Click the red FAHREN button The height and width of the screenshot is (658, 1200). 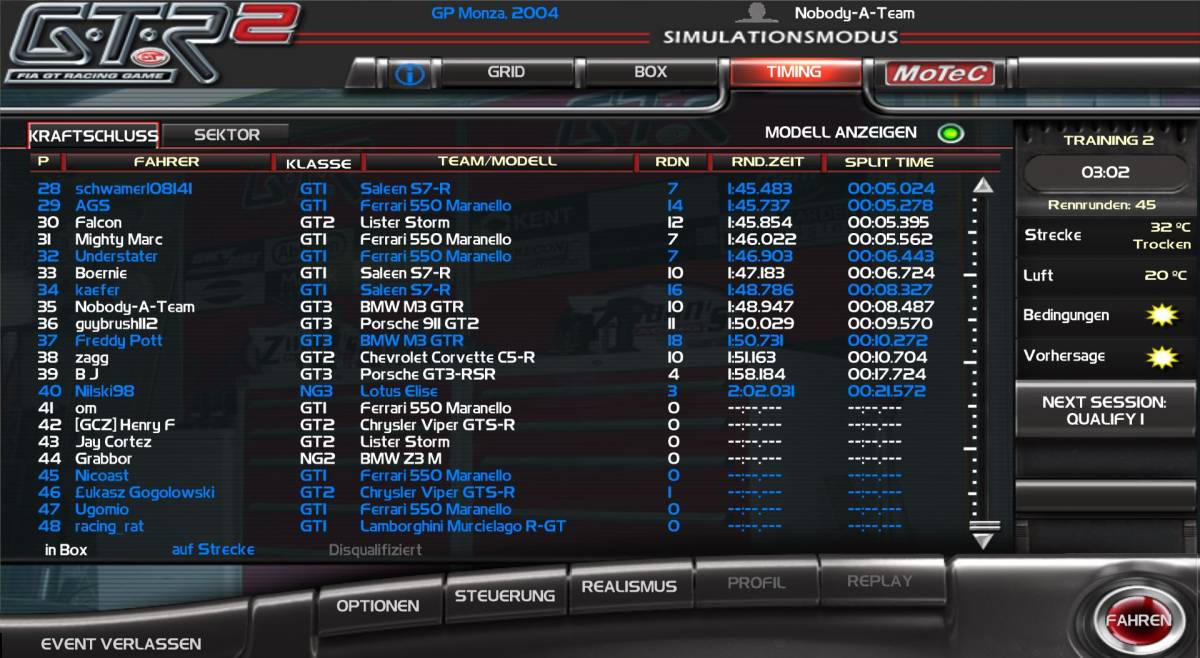tap(1137, 620)
